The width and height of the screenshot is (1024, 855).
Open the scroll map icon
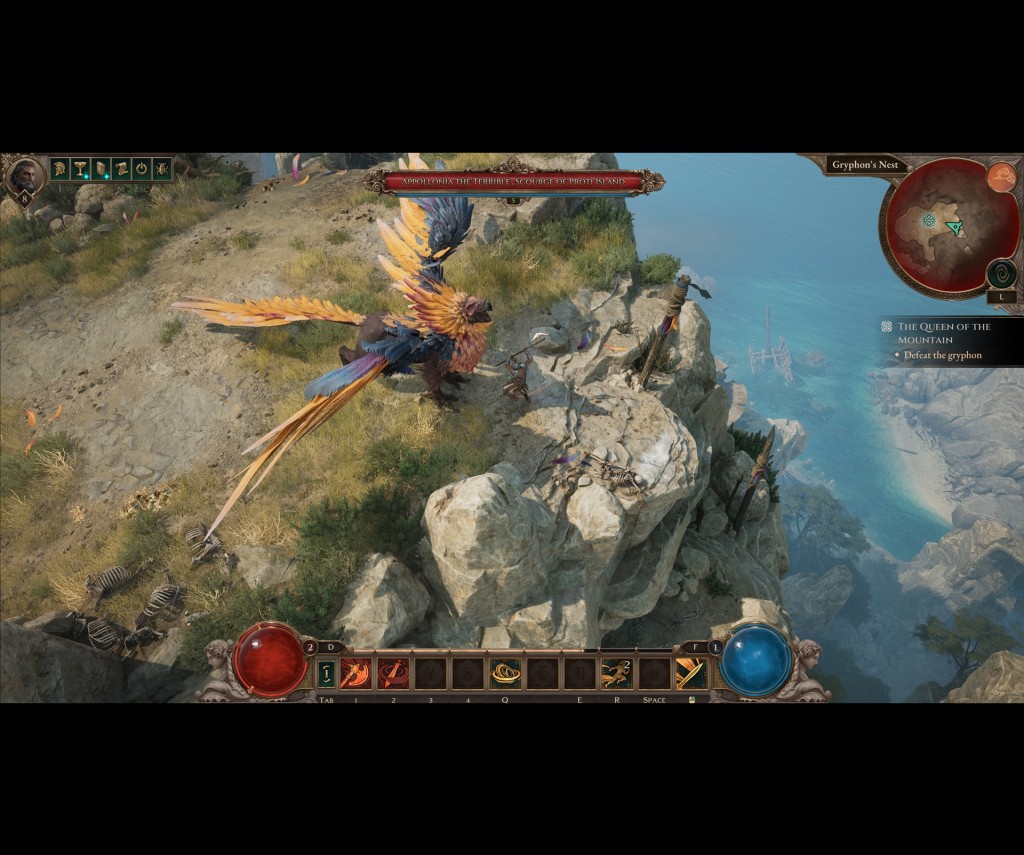coord(120,169)
